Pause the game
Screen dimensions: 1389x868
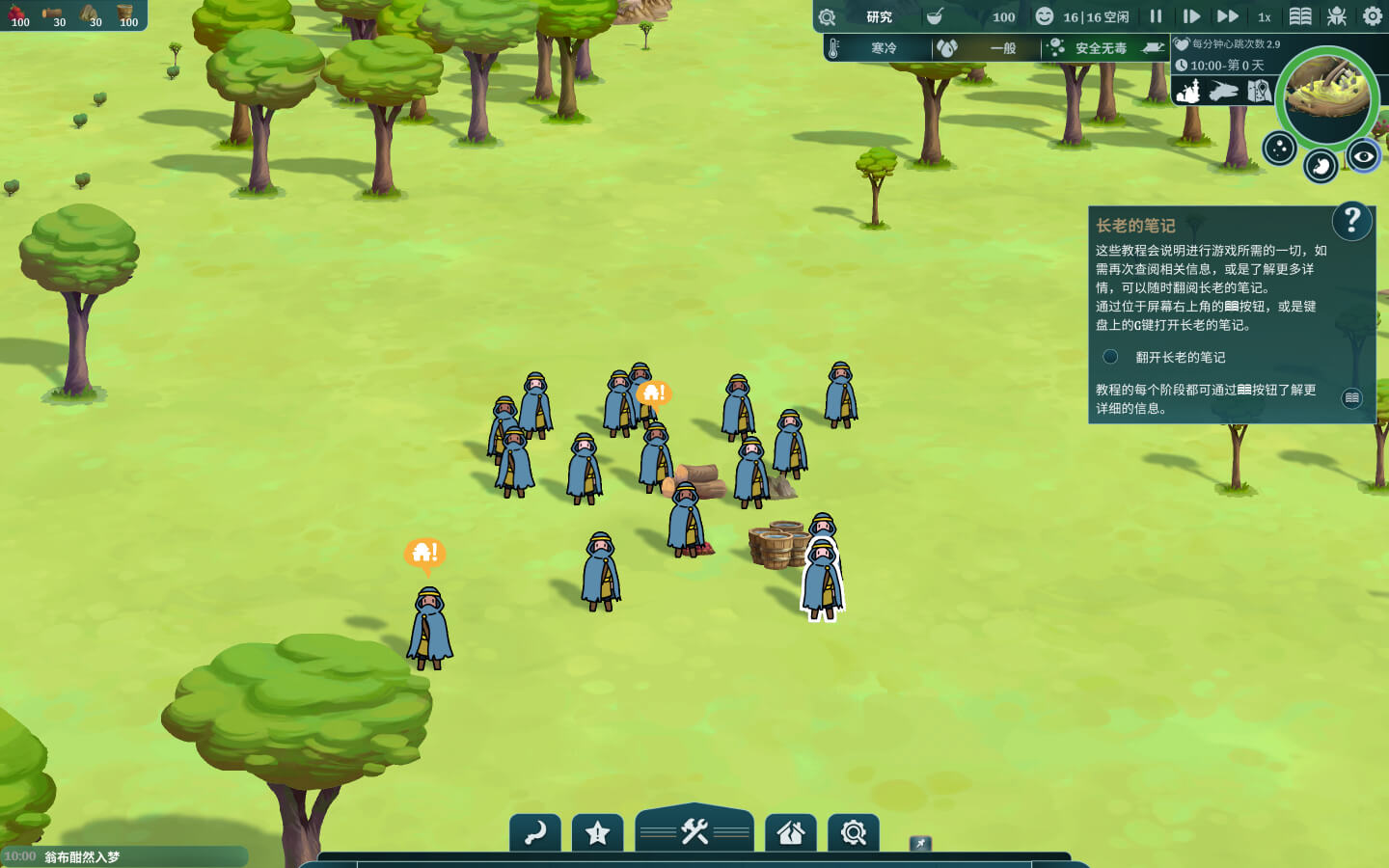coord(1156,16)
